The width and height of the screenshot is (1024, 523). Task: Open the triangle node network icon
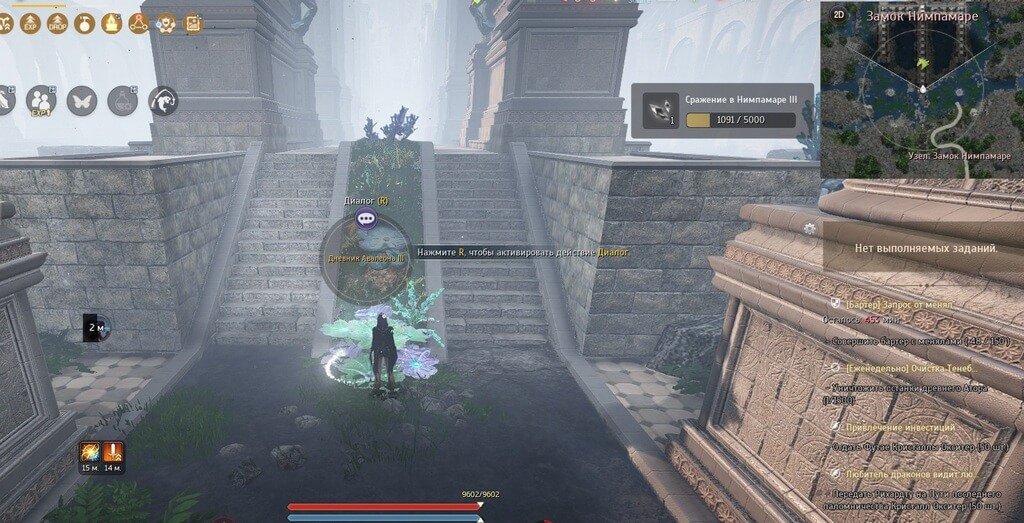click(x=139, y=22)
